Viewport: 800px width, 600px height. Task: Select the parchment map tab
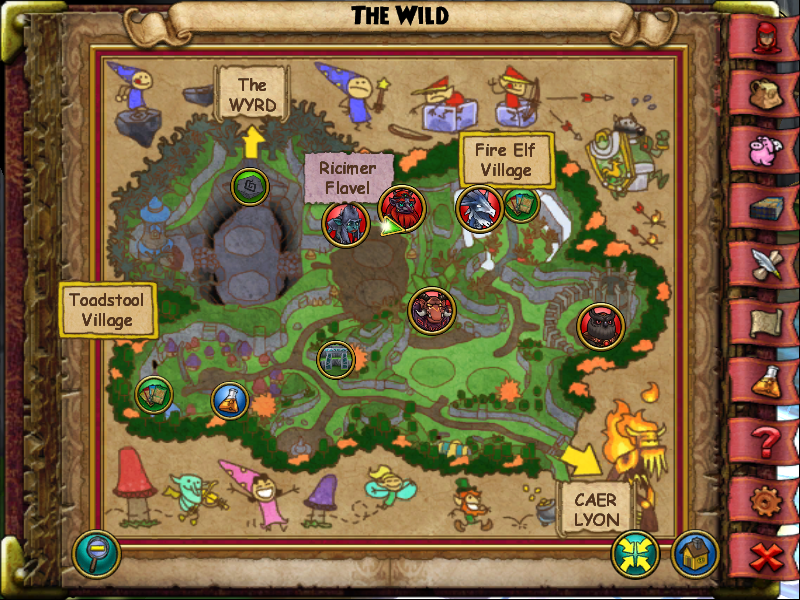point(767,322)
